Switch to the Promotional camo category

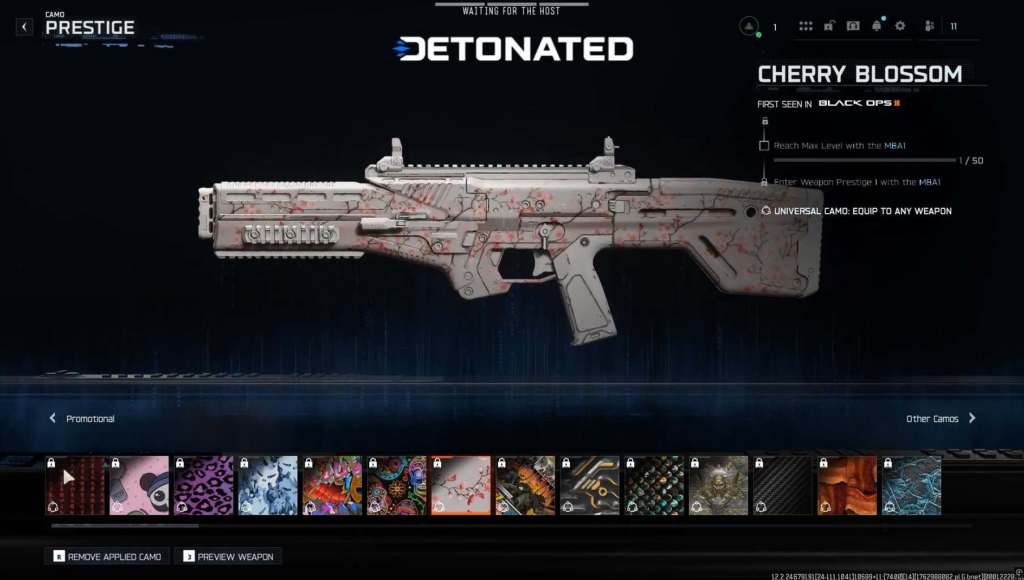83,419
